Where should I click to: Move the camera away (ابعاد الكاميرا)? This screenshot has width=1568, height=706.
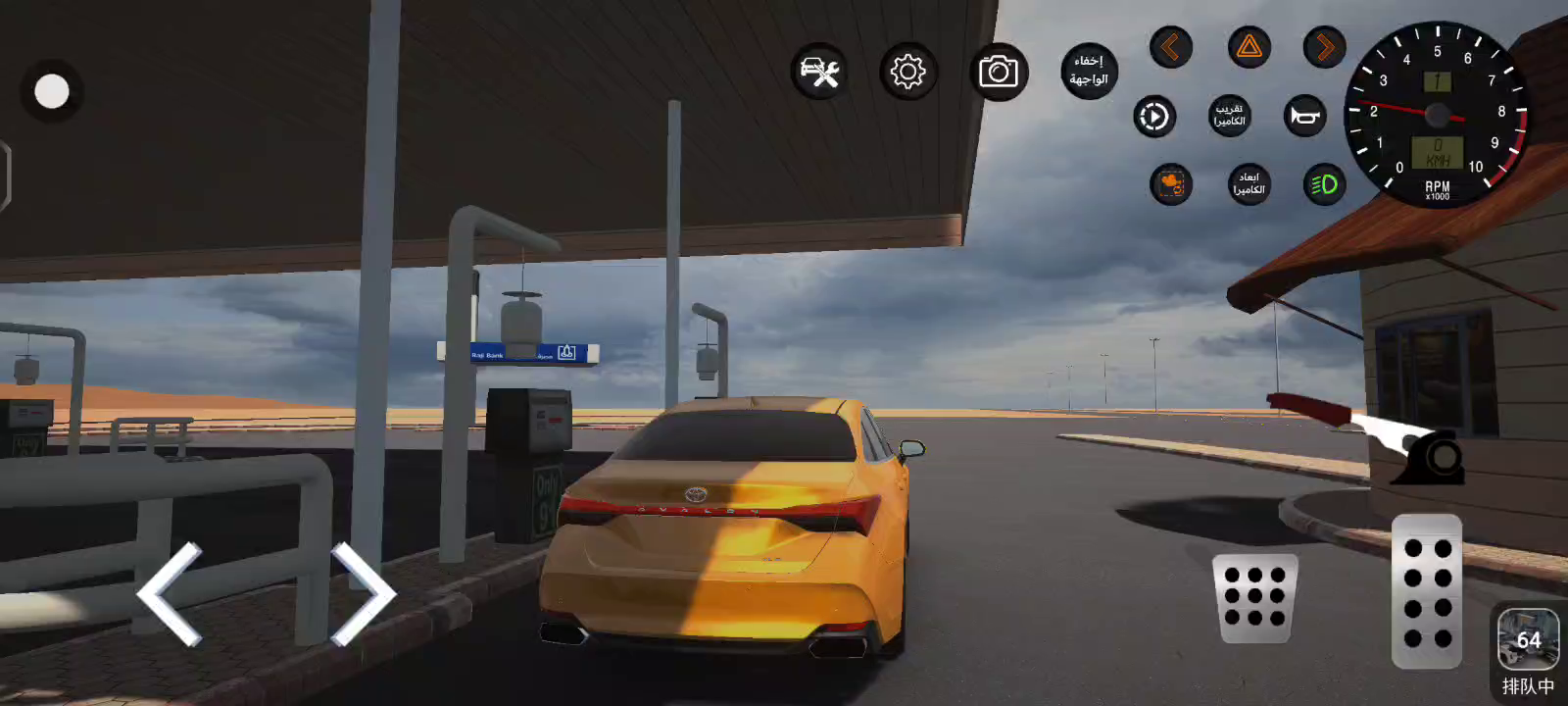coord(1249,184)
